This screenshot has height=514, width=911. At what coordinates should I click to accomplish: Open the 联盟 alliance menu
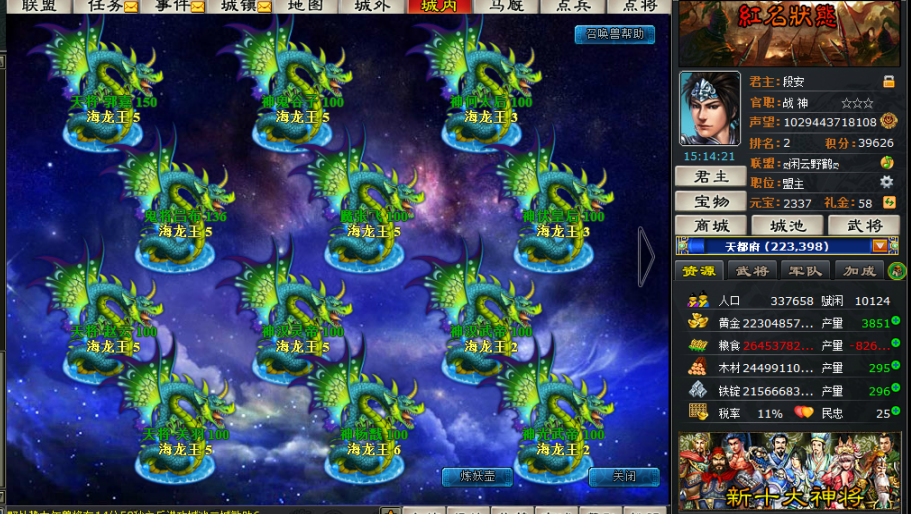point(39,6)
